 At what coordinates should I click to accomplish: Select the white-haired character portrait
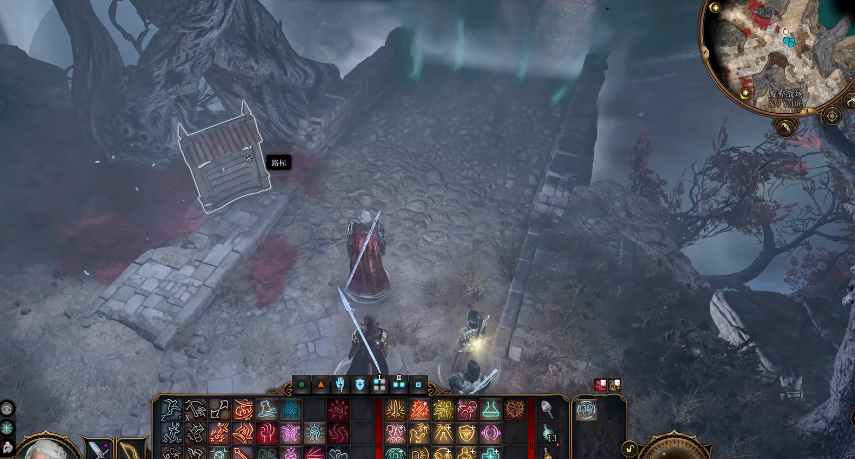[45, 449]
